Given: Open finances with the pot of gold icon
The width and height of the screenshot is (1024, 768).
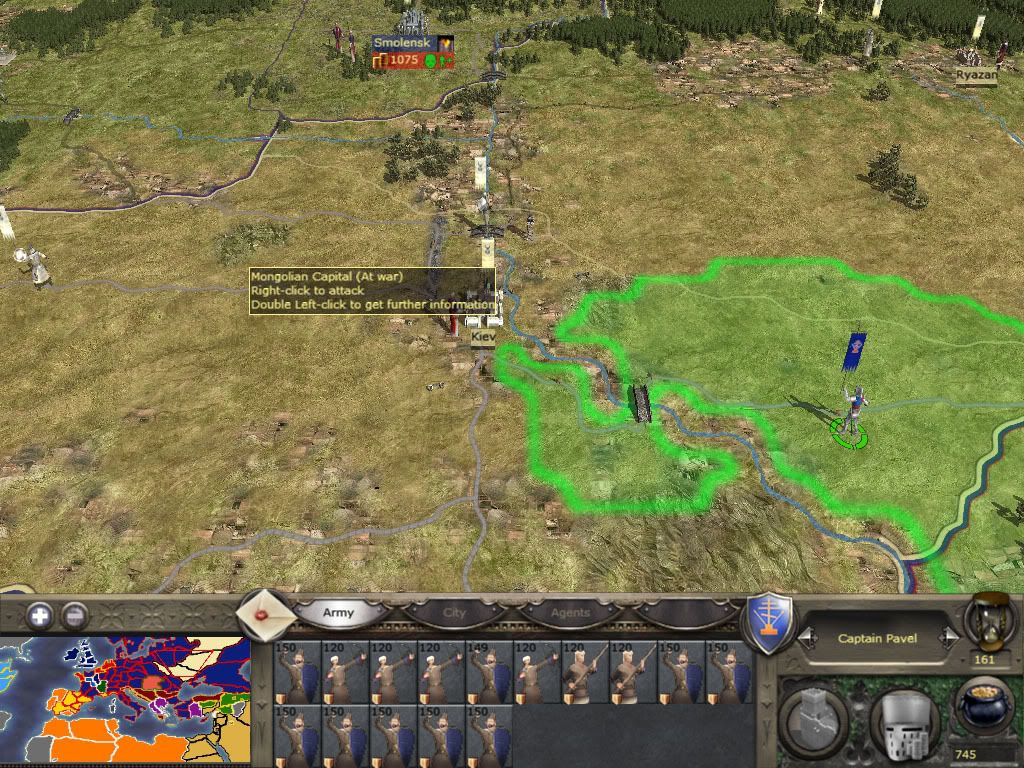Looking at the screenshot, I should tap(984, 706).
